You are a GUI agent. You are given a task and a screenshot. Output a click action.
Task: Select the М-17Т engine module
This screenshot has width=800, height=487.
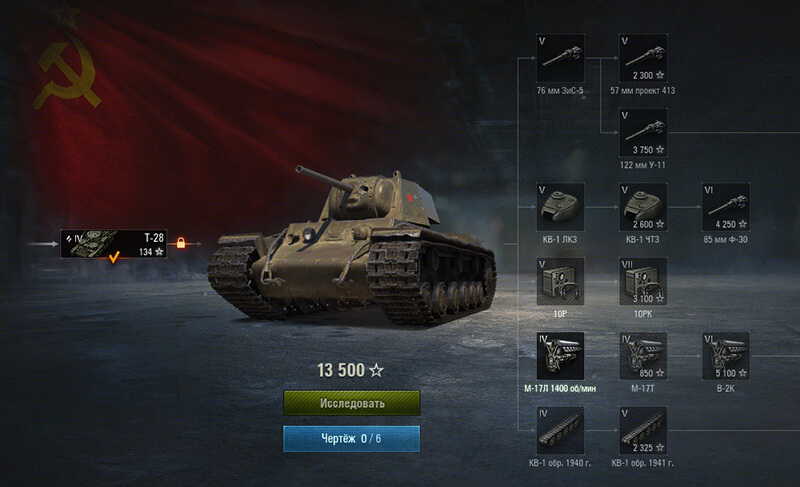pos(644,356)
